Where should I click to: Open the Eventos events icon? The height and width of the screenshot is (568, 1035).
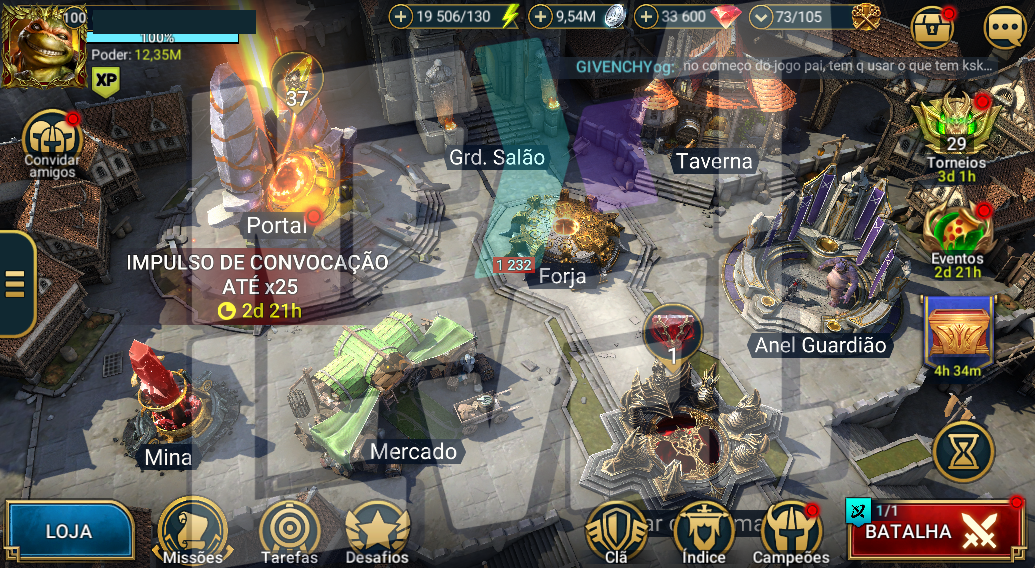957,227
